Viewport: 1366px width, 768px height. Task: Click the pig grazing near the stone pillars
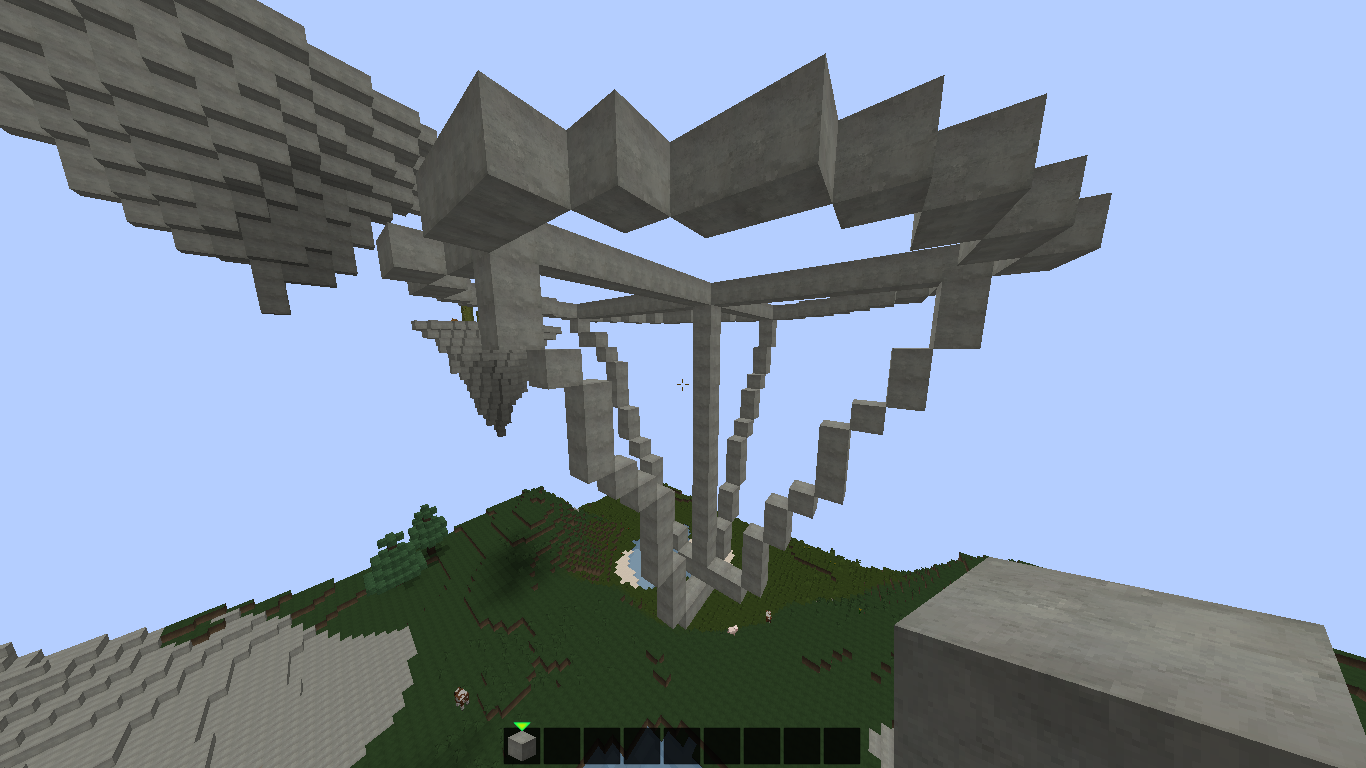point(732,629)
